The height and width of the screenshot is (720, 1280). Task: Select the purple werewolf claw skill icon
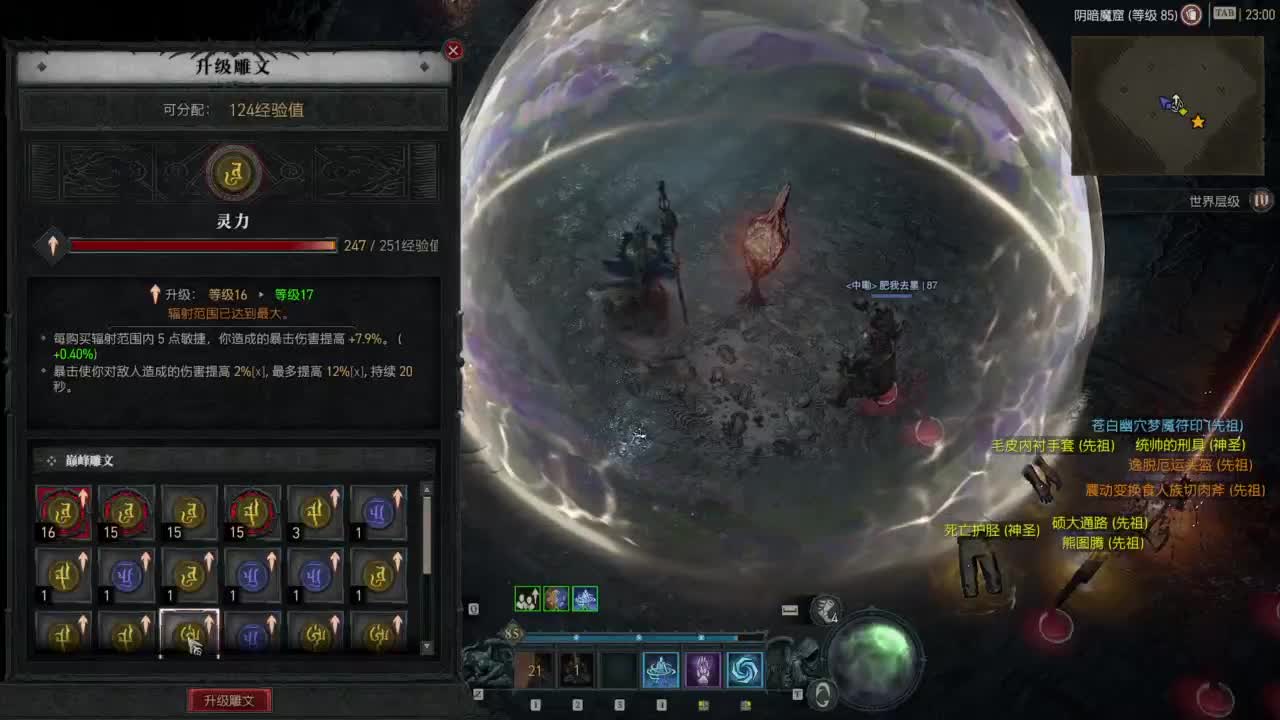point(701,670)
